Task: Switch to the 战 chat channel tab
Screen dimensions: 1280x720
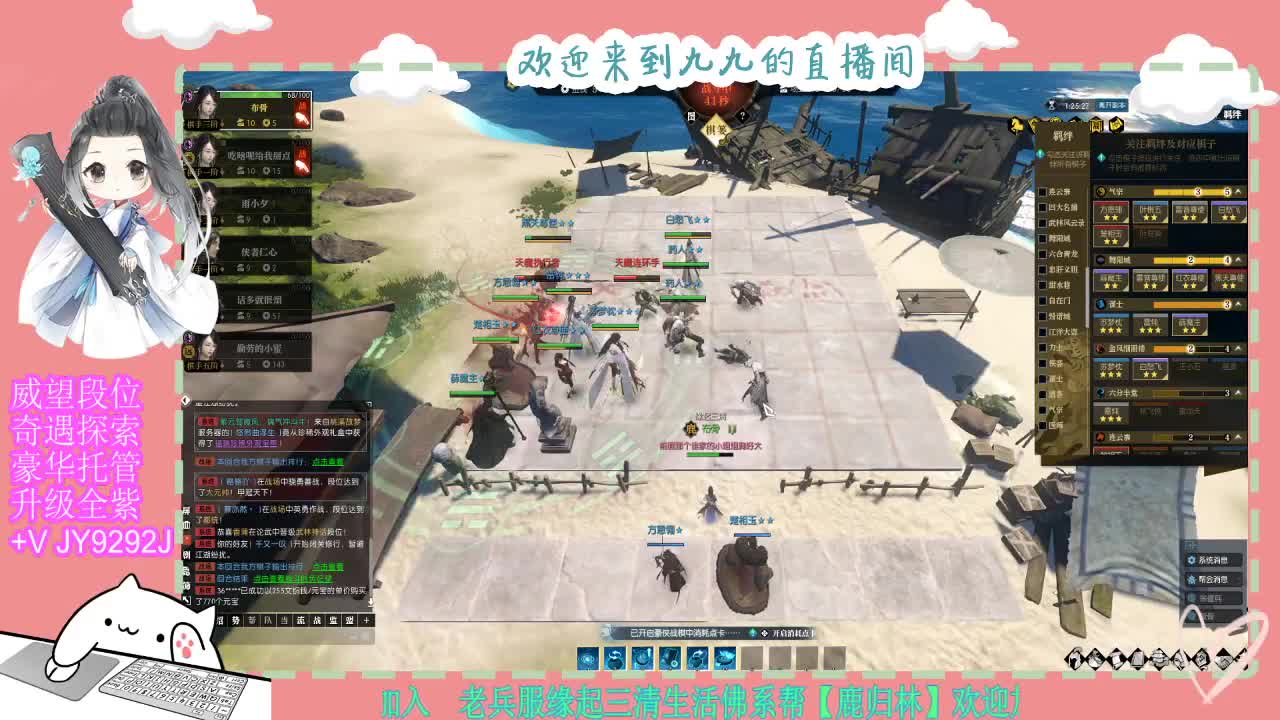Action: point(317,620)
